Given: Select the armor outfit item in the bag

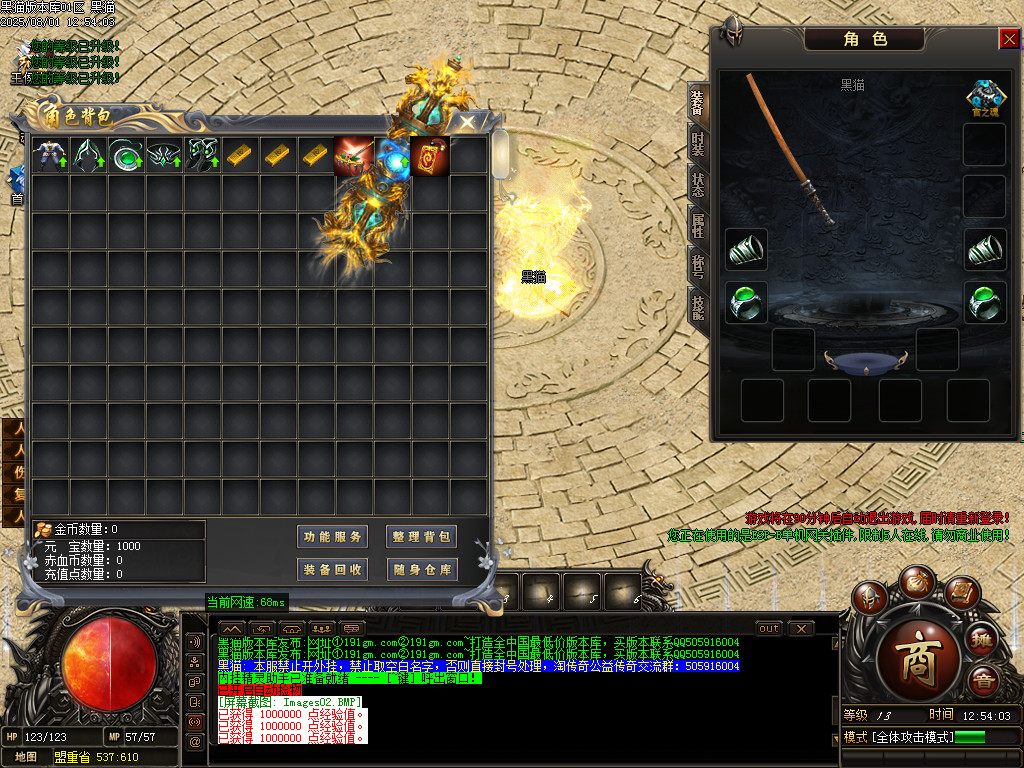Looking at the screenshot, I should (50, 155).
